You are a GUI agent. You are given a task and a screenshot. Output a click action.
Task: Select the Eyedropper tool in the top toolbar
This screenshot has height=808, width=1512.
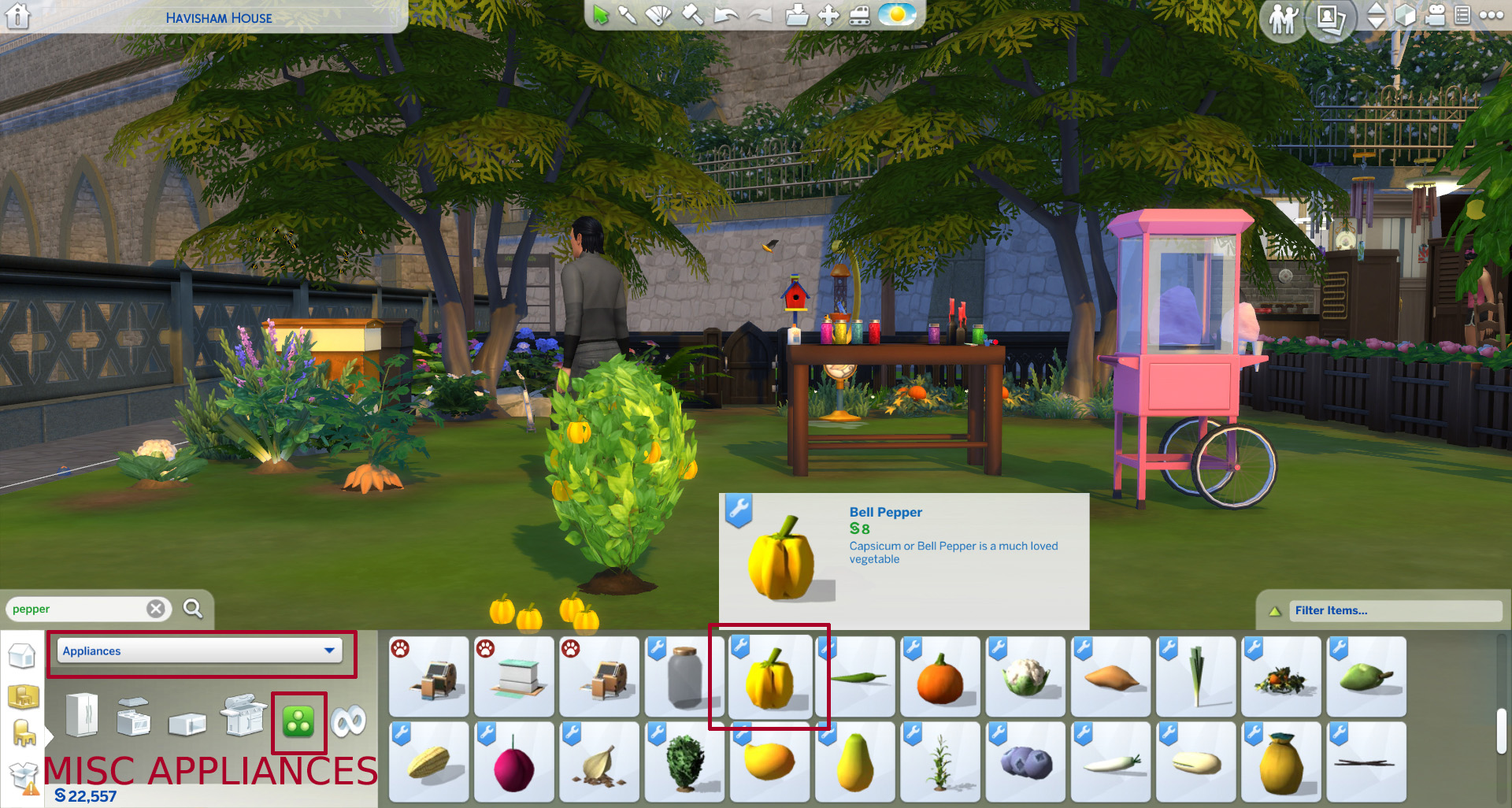[x=628, y=13]
